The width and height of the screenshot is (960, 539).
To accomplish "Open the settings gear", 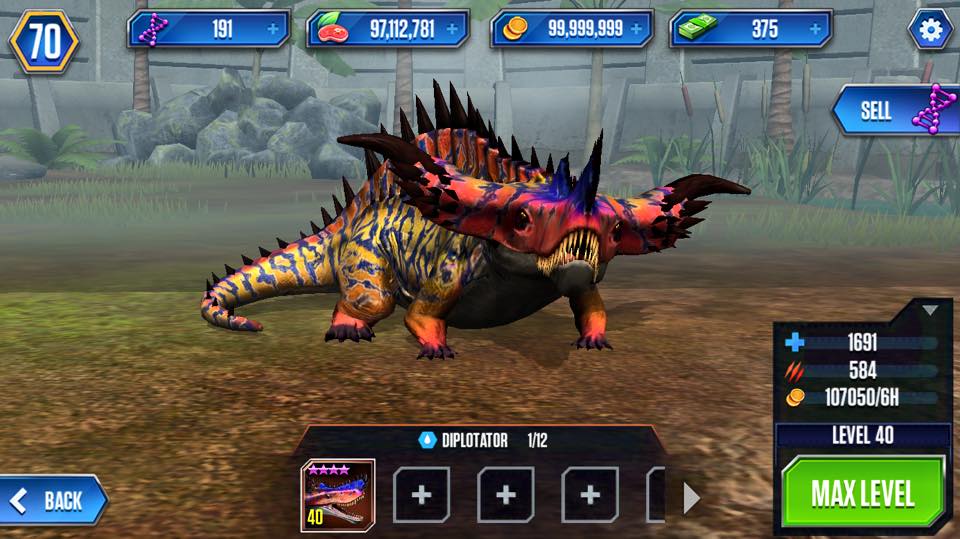I will 931,30.
